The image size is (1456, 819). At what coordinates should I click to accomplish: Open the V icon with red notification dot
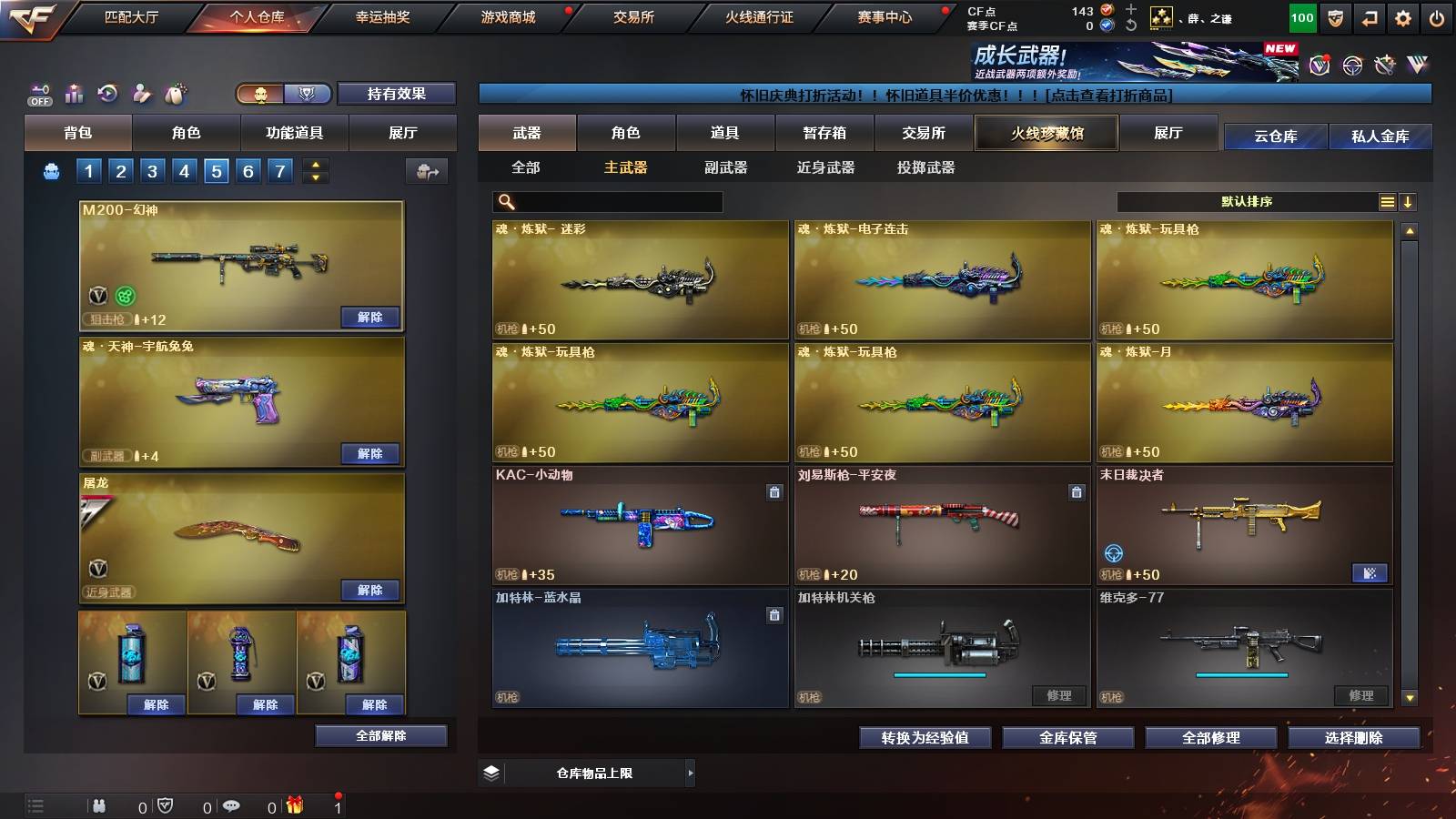click(x=1319, y=64)
